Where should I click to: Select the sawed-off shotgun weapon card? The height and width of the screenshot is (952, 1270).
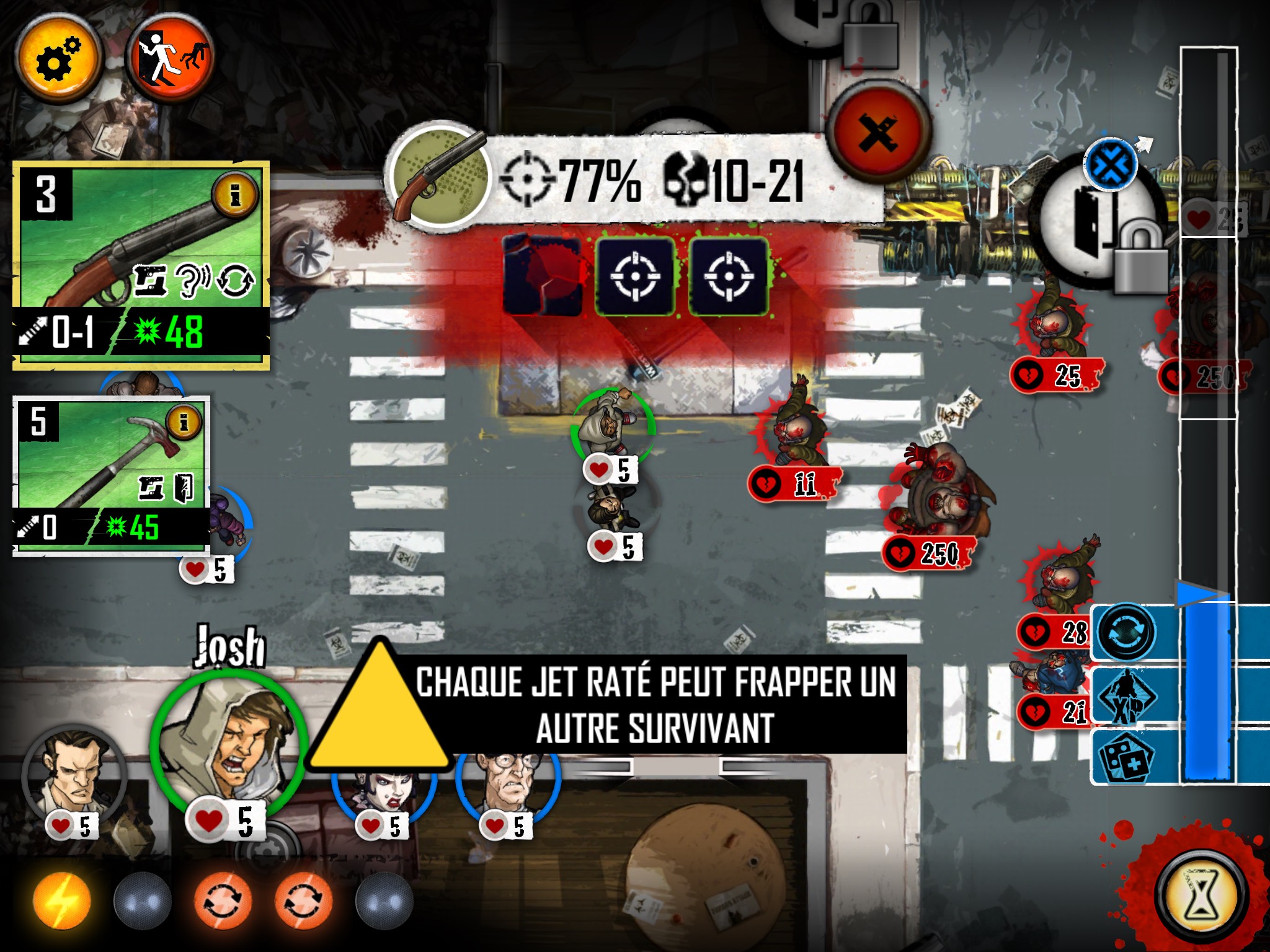tap(141, 265)
